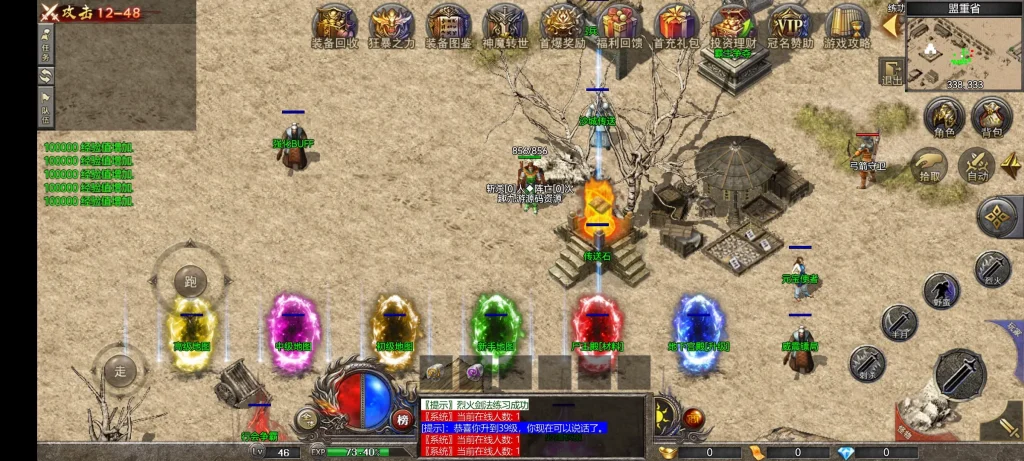Click the minimap of 盟重省
Viewport: 1024px width, 461px height.
coord(963,52)
